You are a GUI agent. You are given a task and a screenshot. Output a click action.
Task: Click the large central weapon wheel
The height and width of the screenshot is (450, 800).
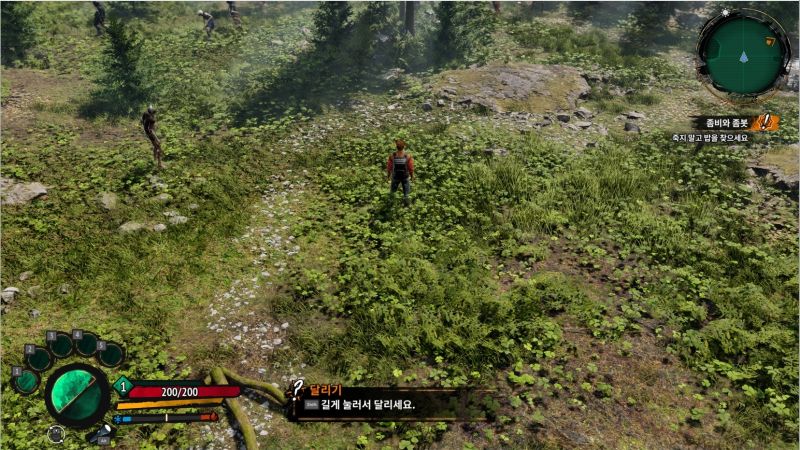(77, 397)
